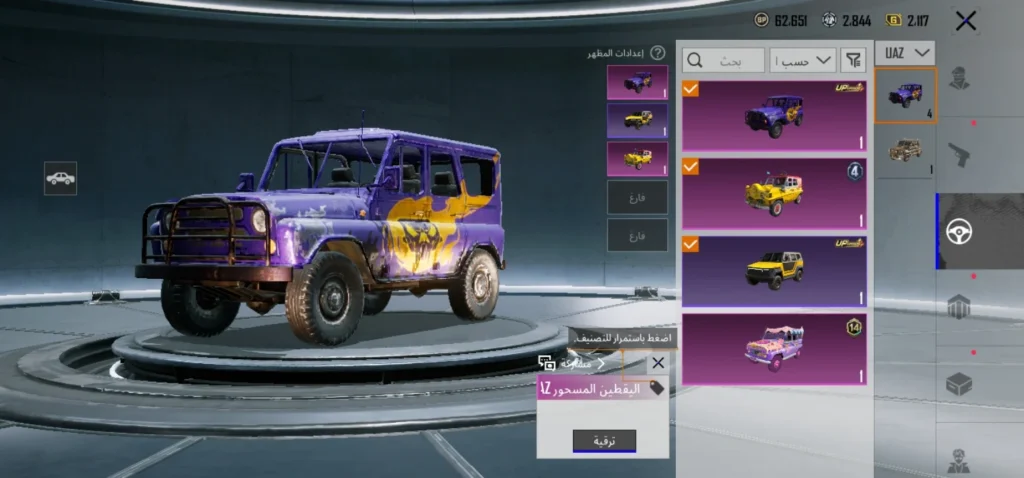This screenshot has height=478, width=1024.
Task: Close the item popup
Action: click(x=657, y=364)
